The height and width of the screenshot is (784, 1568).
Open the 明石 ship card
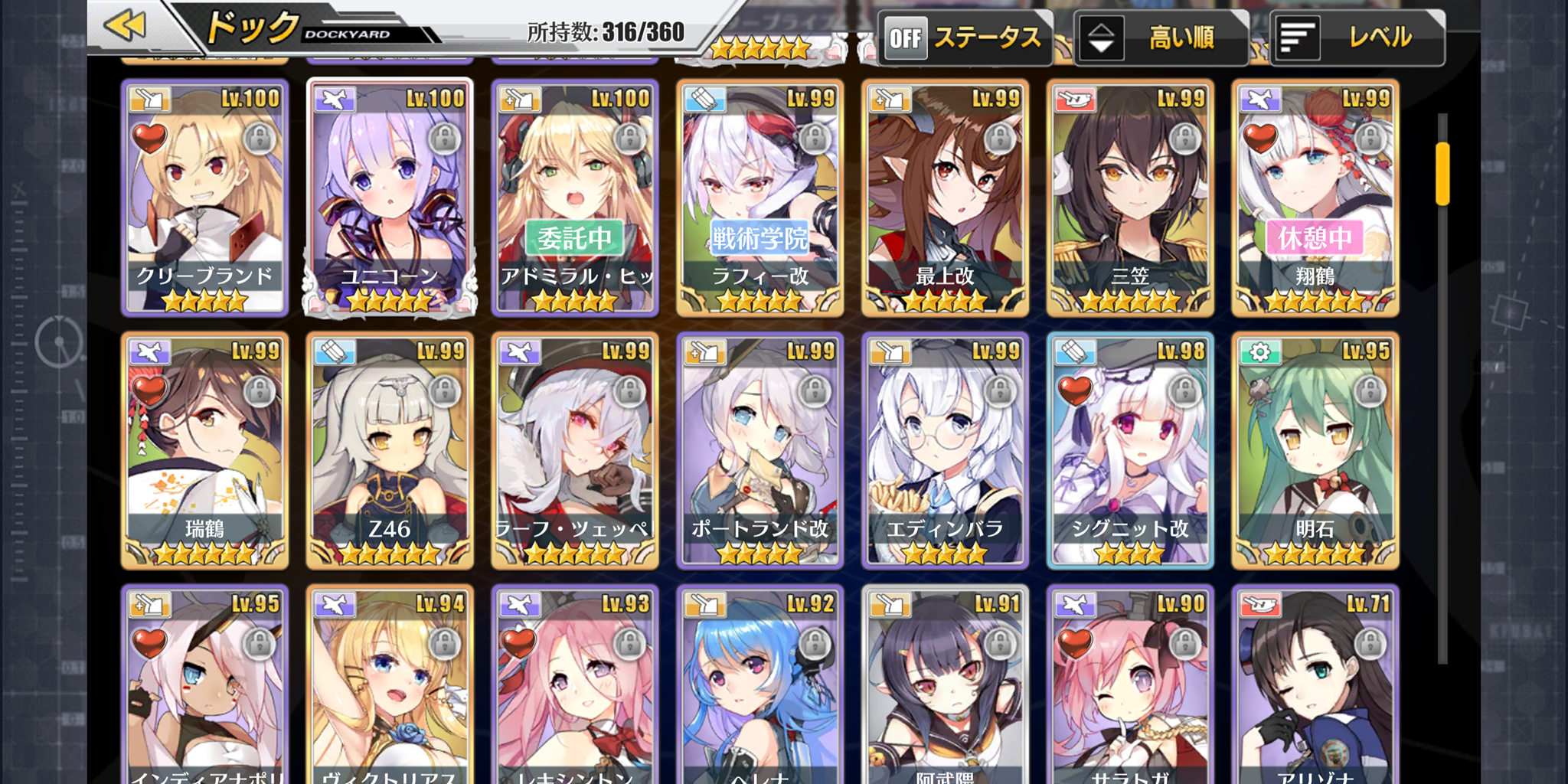[1315, 450]
